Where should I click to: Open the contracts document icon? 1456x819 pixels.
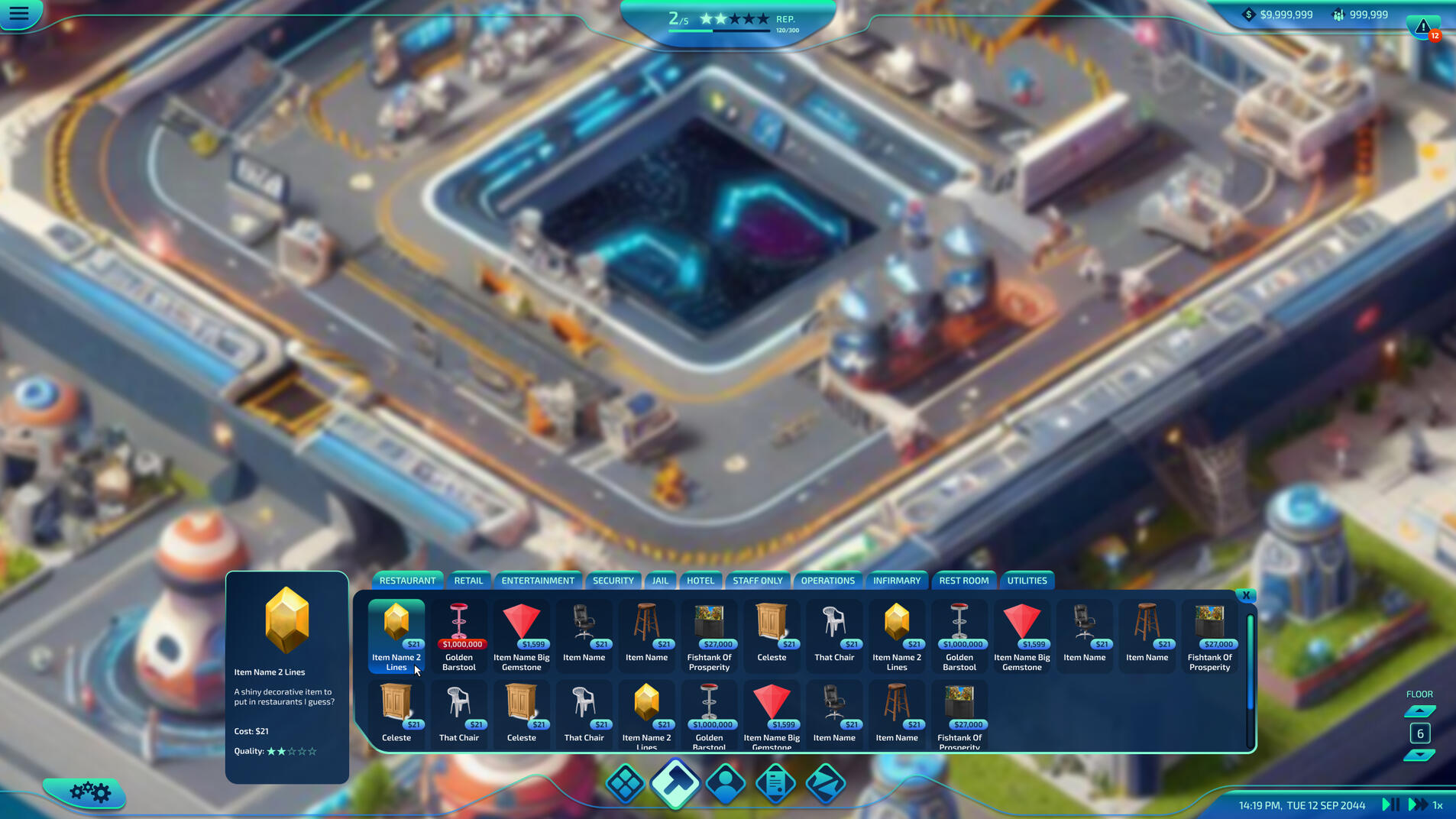coord(775,782)
